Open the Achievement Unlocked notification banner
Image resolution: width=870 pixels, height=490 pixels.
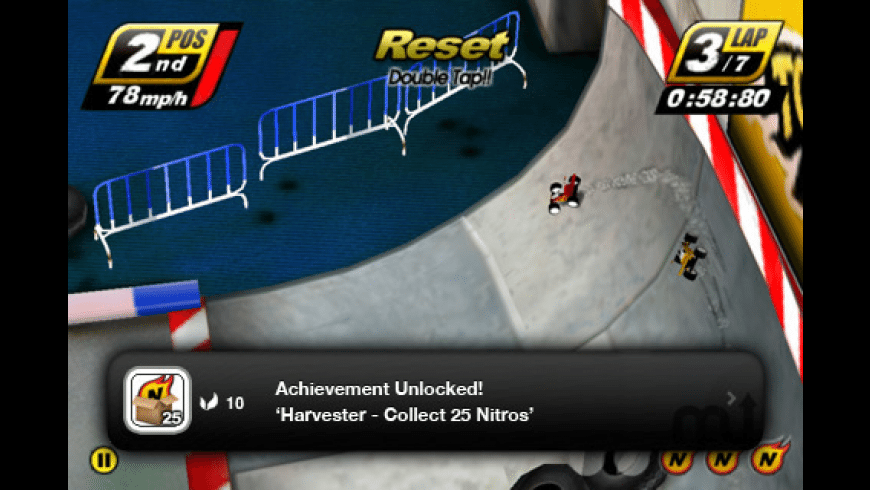tap(435, 402)
